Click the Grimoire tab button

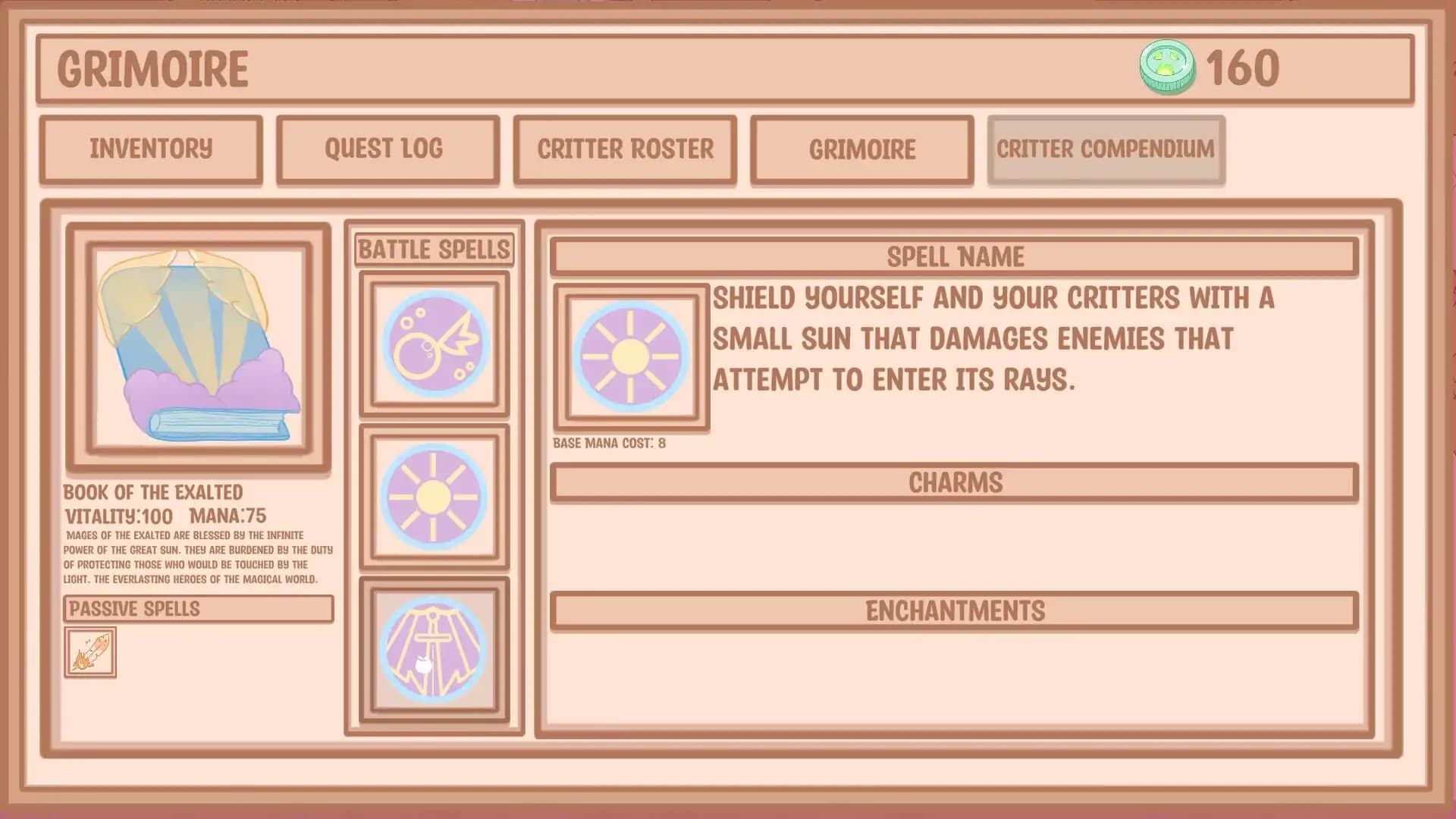tap(862, 149)
